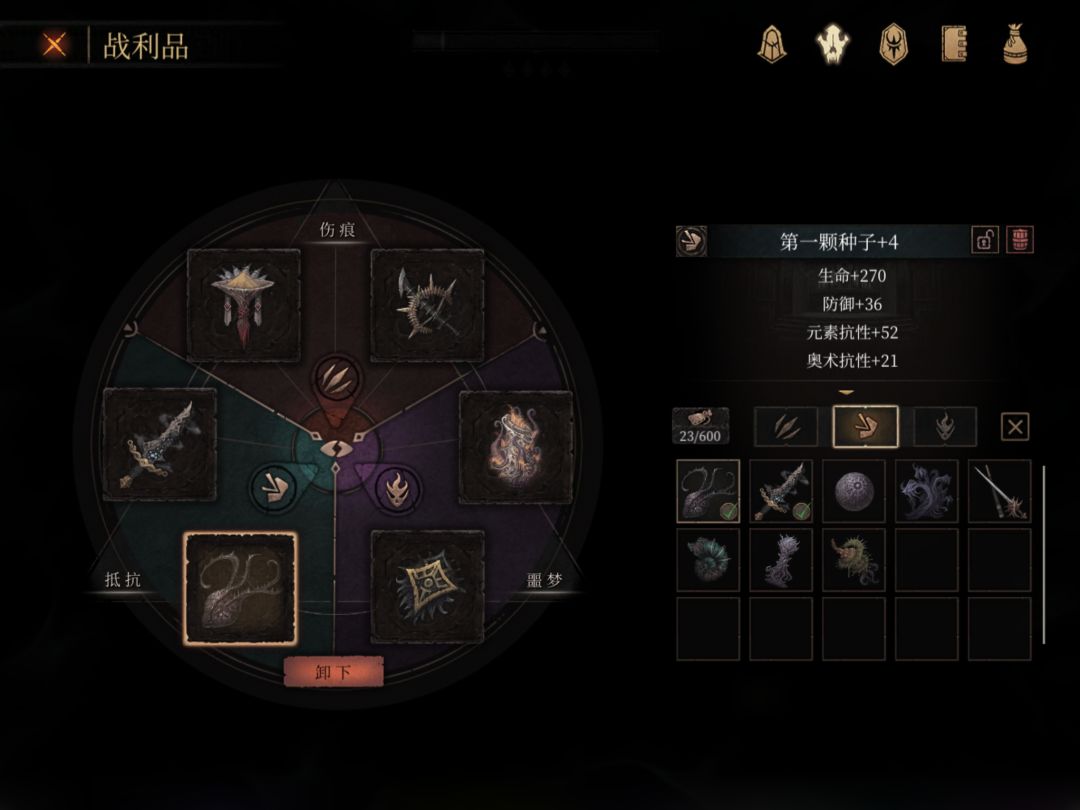1080x810 pixels.
Task: Choose the thin needle staff inventory item
Action: [x=999, y=491]
